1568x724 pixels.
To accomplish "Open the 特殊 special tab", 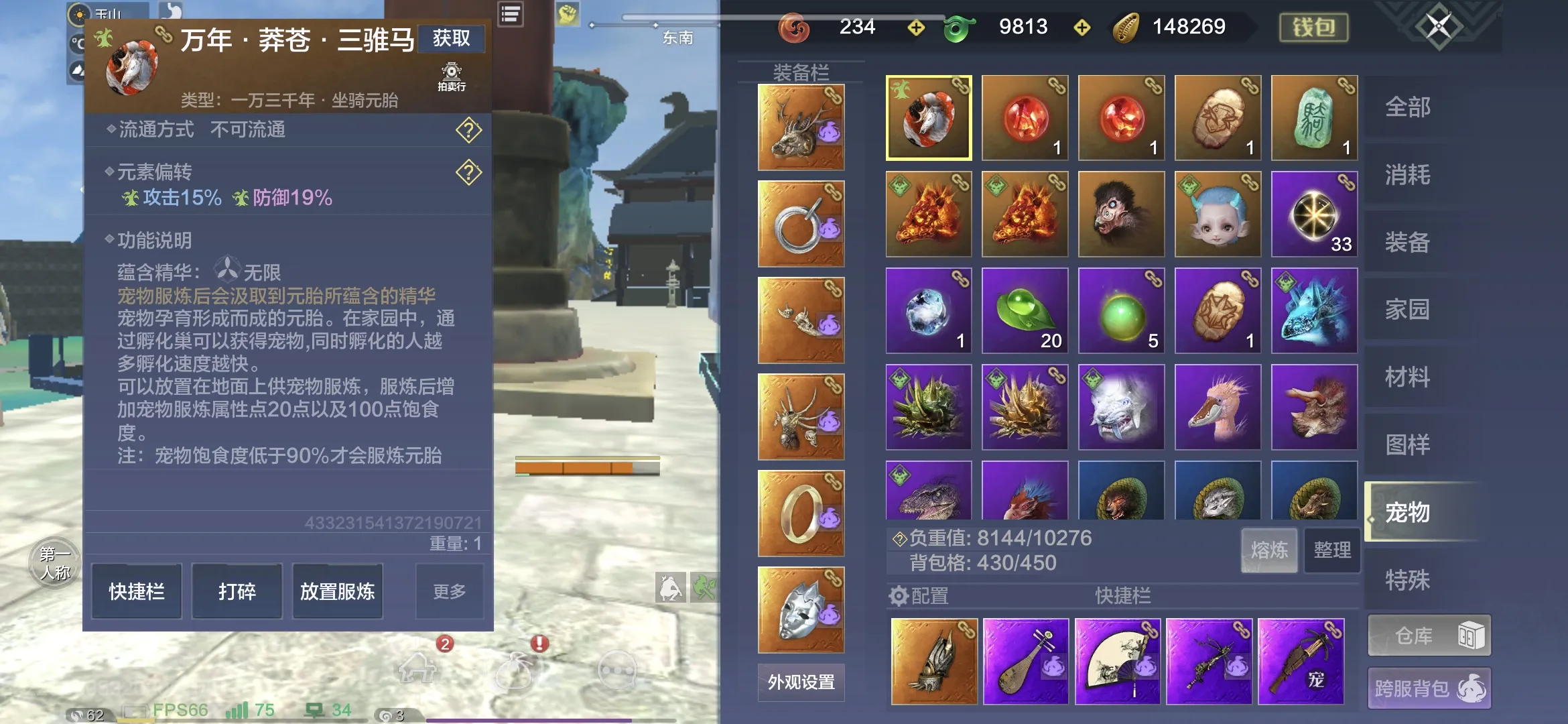I will click(1408, 580).
